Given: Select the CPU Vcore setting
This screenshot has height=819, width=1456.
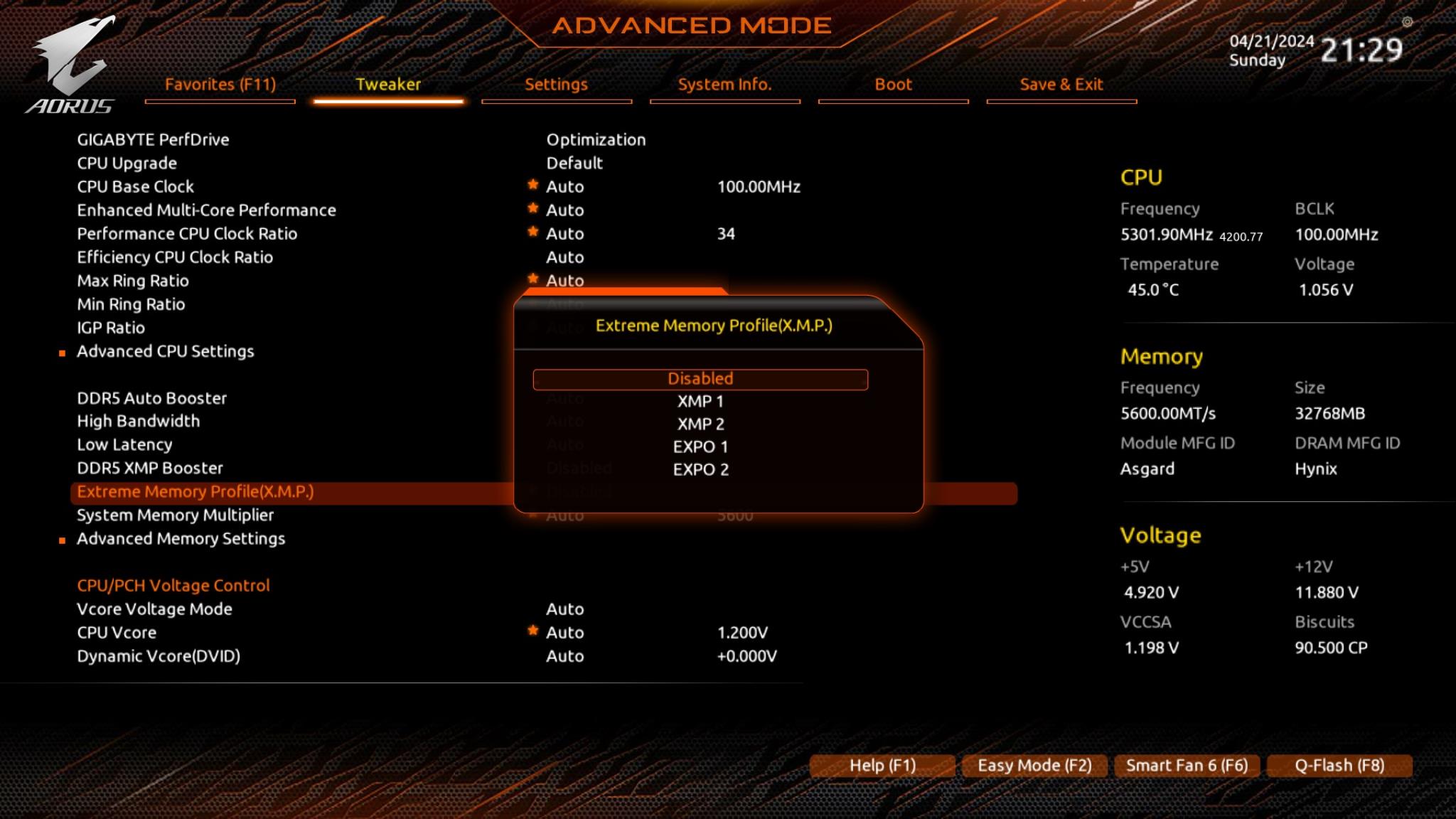Looking at the screenshot, I should point(117,633).
